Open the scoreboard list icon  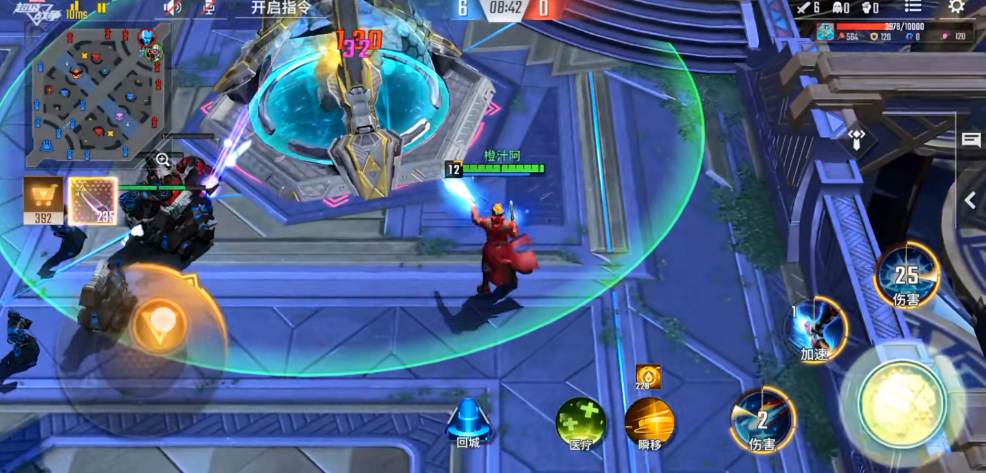pos(911,7)
